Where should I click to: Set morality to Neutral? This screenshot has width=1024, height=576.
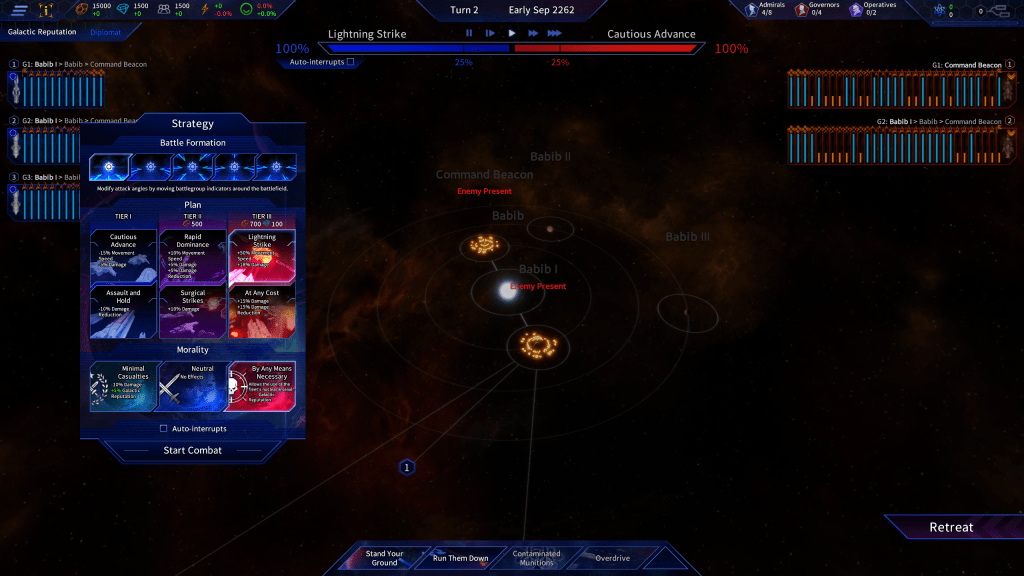tap(193, 385)
